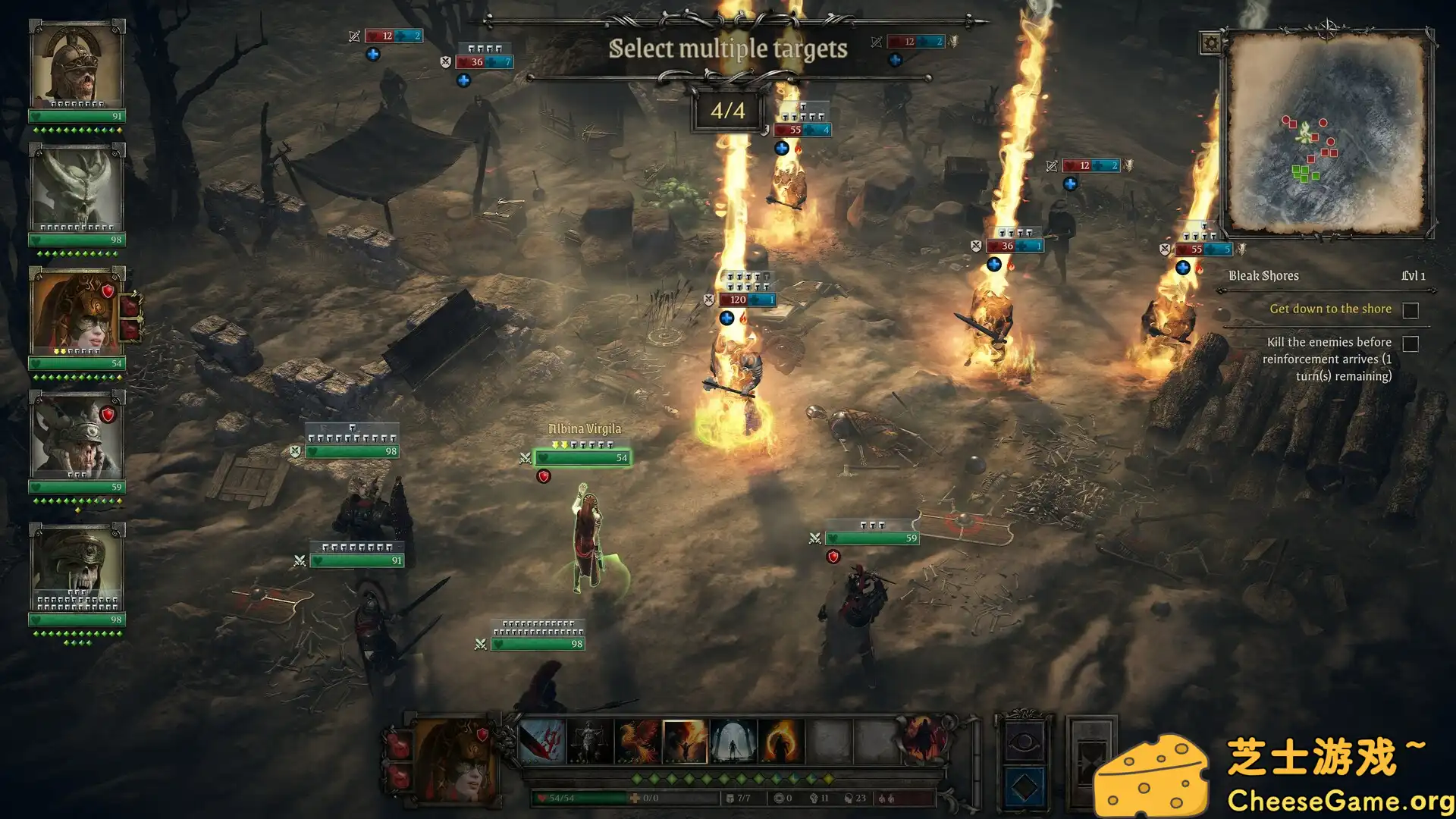Open the large character portrait in bottom bar
Viewport: 1456px width, 819px height.
[457, 761]
